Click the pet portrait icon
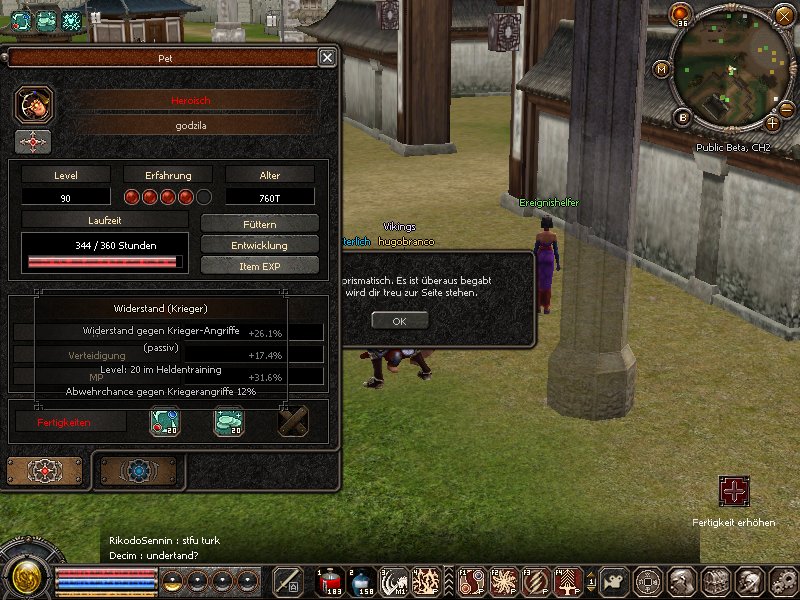800x600 pixels. tap(34, 104)
